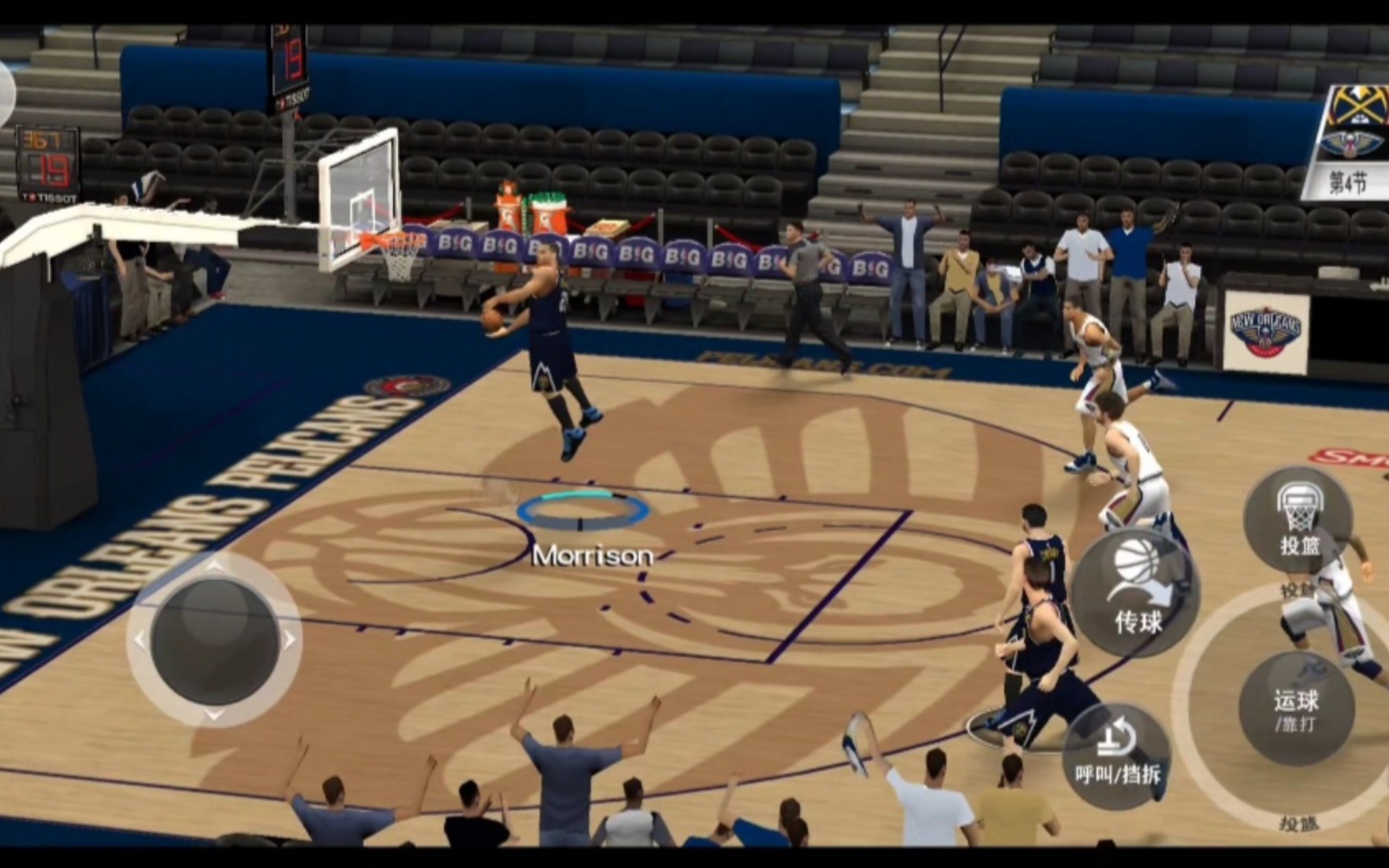
Task: Activate the 运球/靠打 dribble button
Action: pos(1296,709)
